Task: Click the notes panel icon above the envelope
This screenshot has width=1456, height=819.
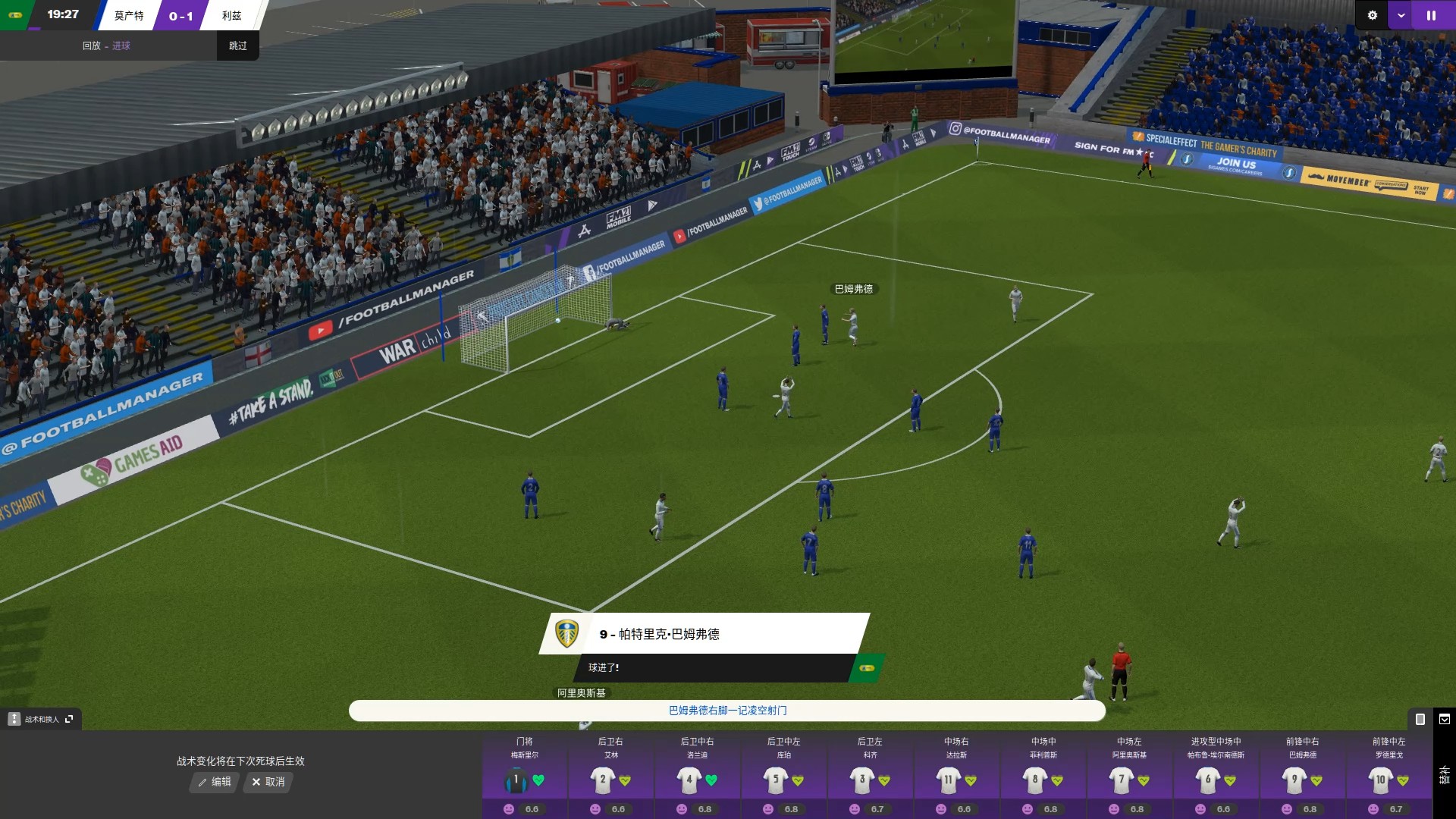Action: pos(1420,719)
